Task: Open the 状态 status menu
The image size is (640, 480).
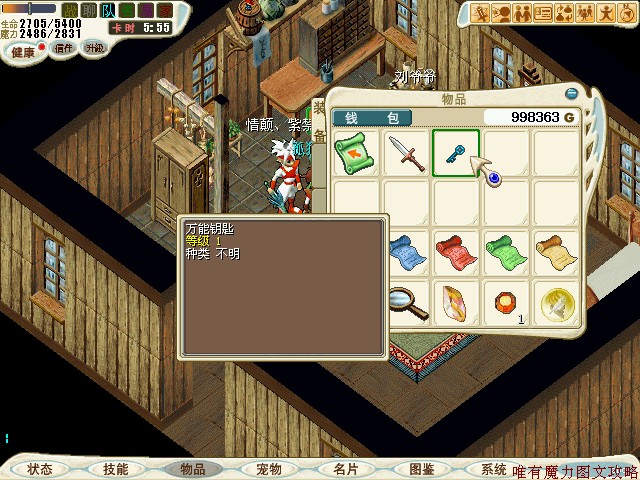Action: [x=40, y=468]
